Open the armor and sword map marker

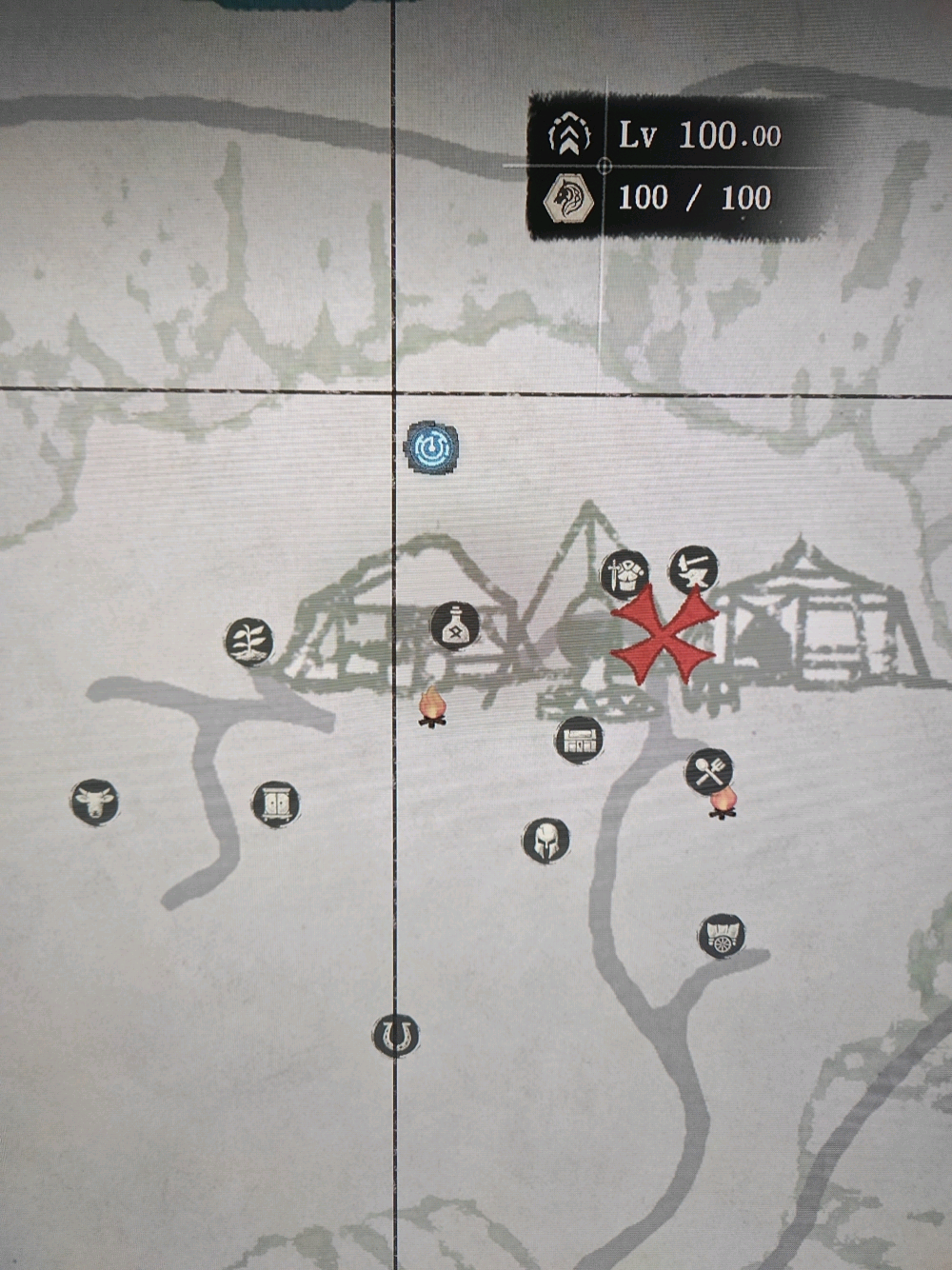[625, 575]
